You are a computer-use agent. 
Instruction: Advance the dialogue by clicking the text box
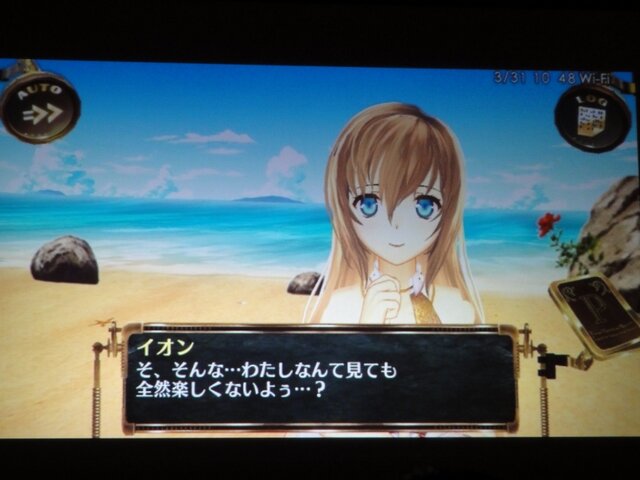tap(319, 378)
